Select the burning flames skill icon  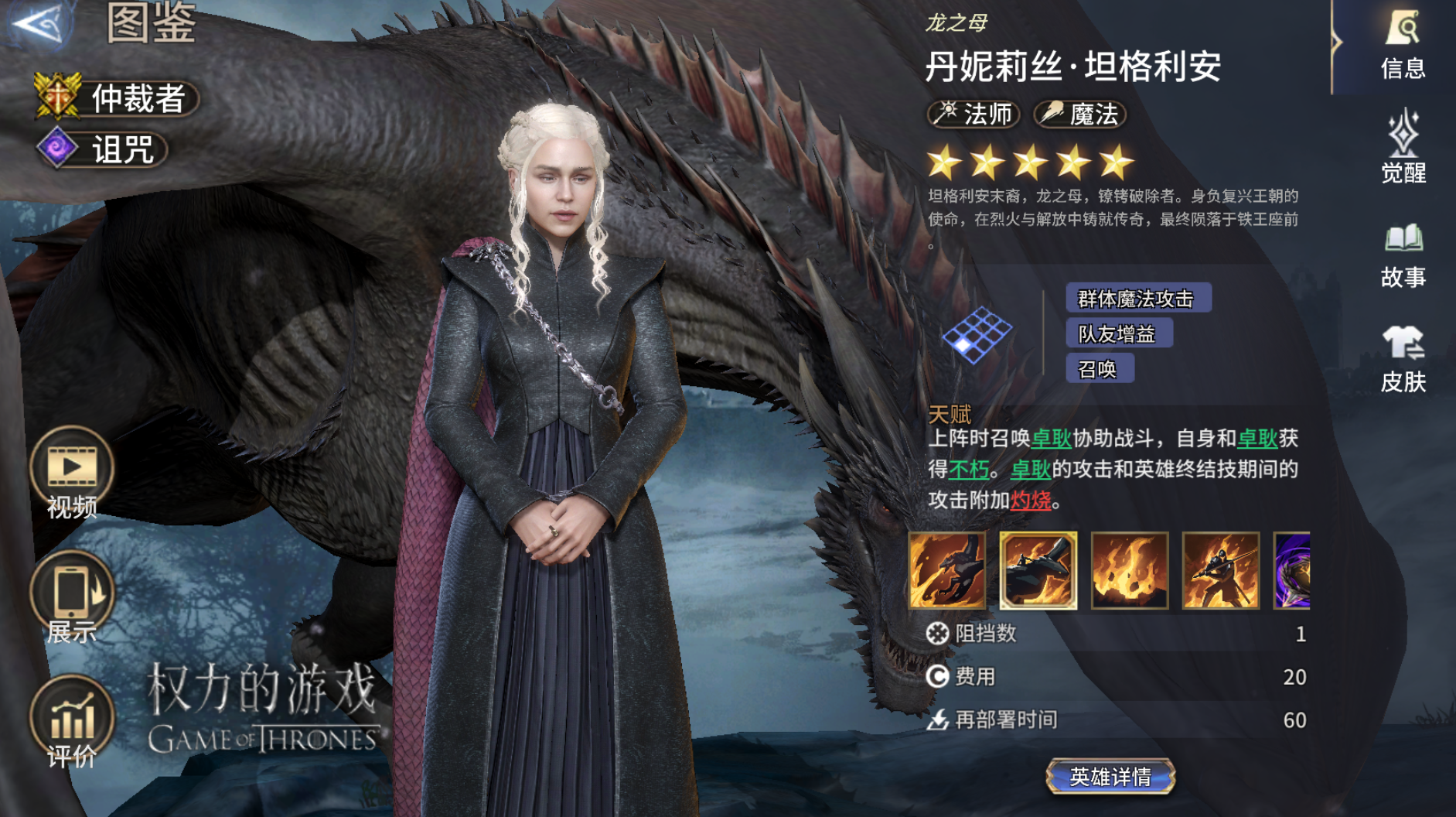(x=1130, y=570)
